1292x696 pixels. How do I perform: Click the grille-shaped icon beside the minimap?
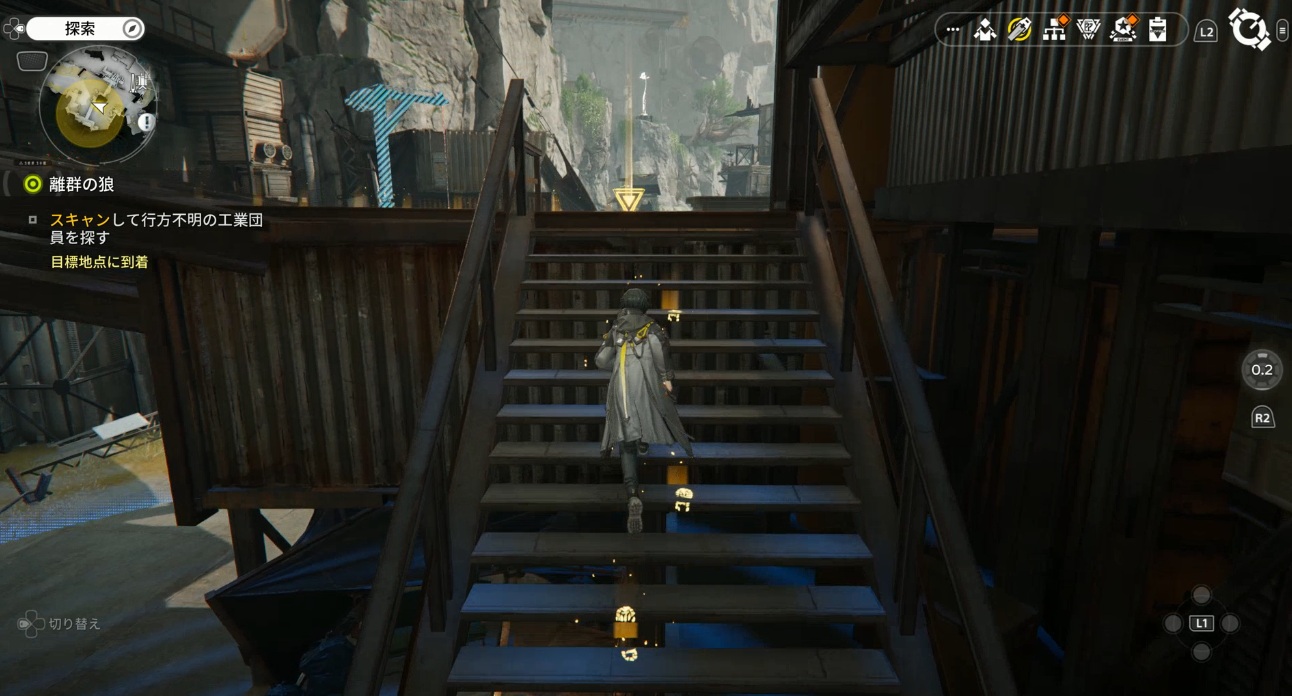32,61
